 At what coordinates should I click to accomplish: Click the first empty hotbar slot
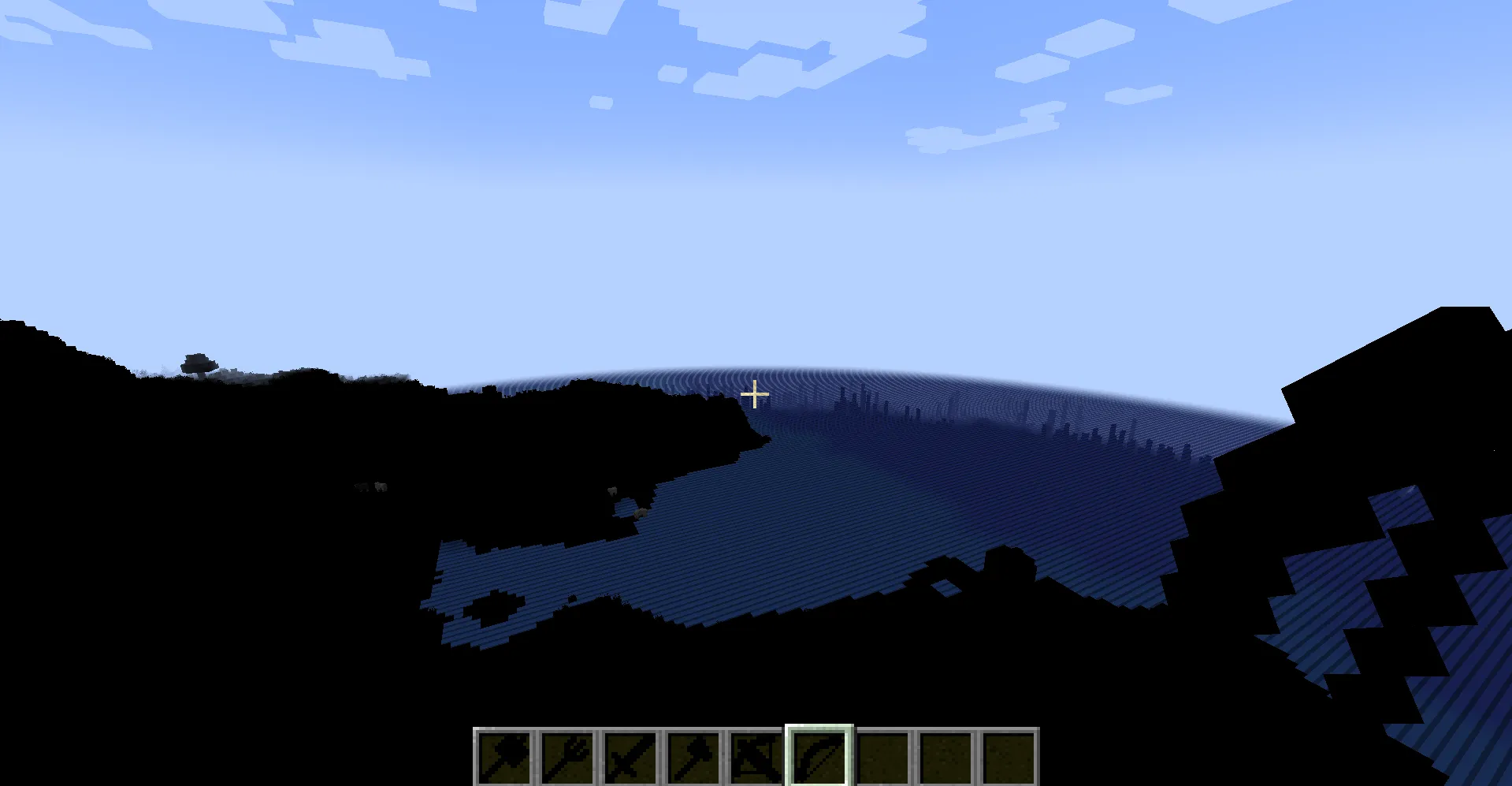[x=884, y=758]
